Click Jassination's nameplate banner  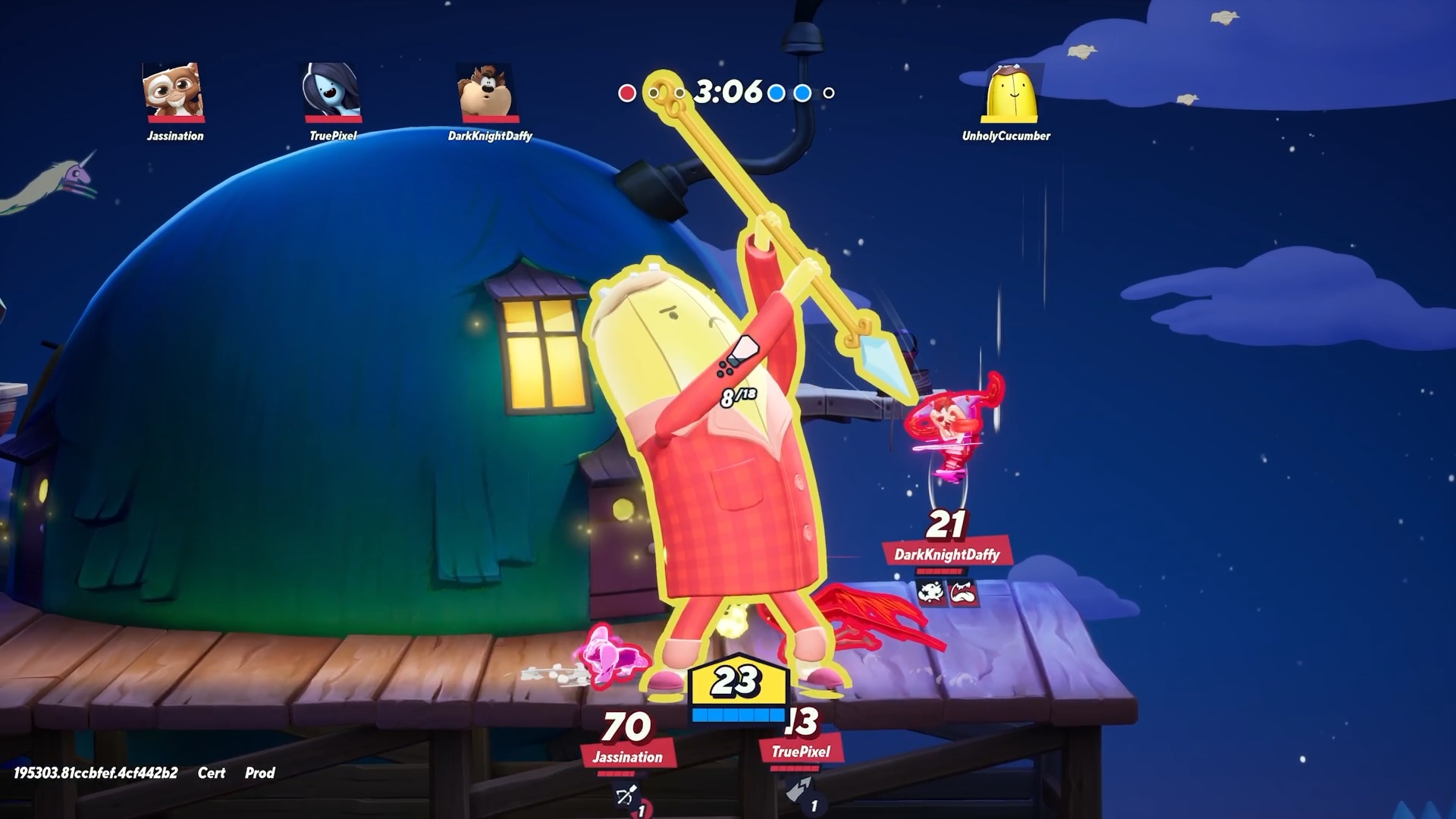tap(628, 757)
